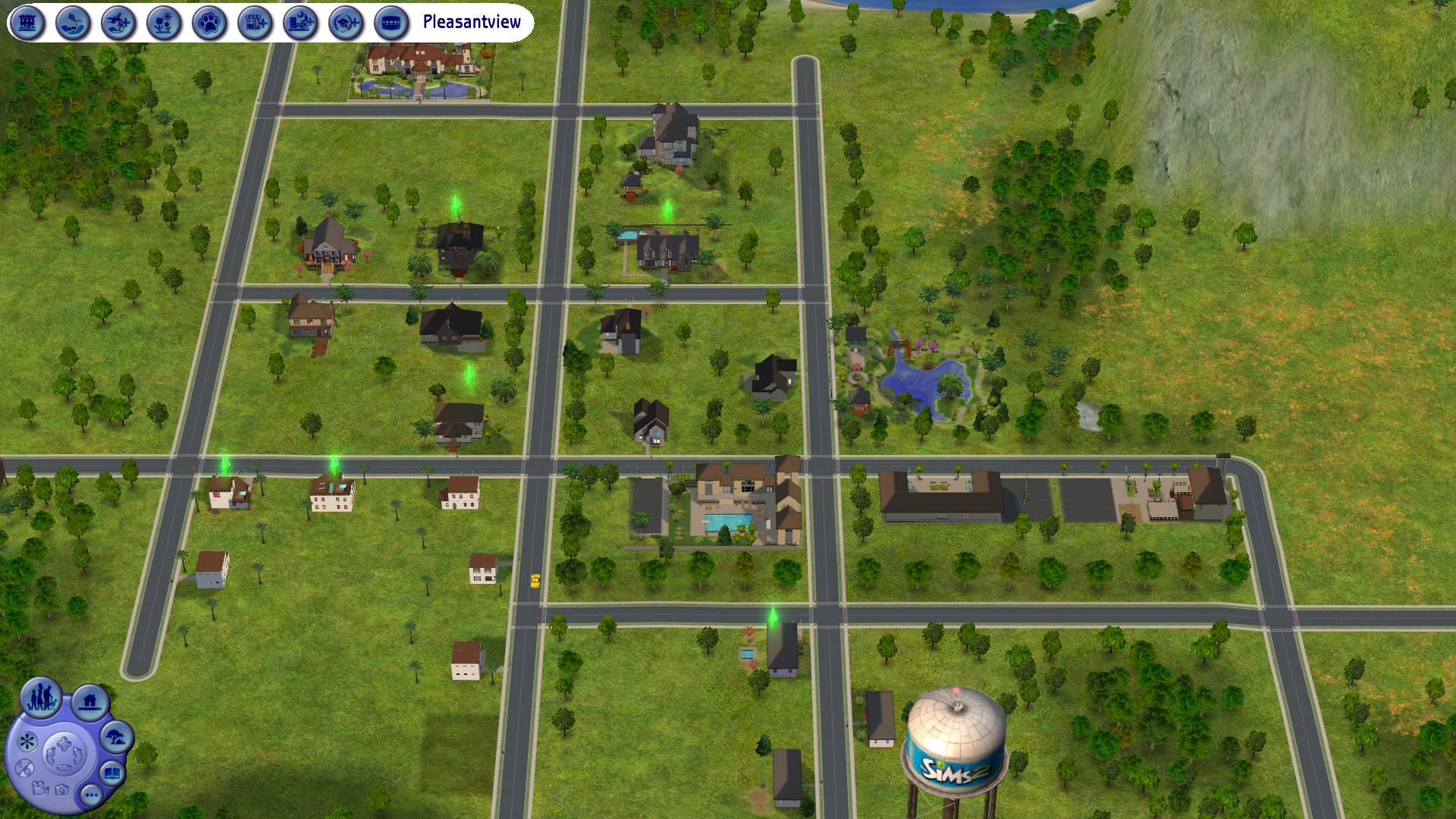Add a university via graduation cap icon
The height and width of the screenshot is (819, 1456).
coord(346,23)
